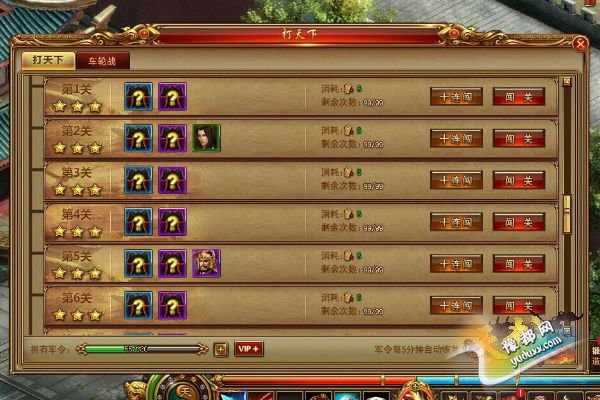Use 十连闯 on 第2关
Image resolution: width=600 pixels, height=400 pixels.
click(x=457, y=138)
